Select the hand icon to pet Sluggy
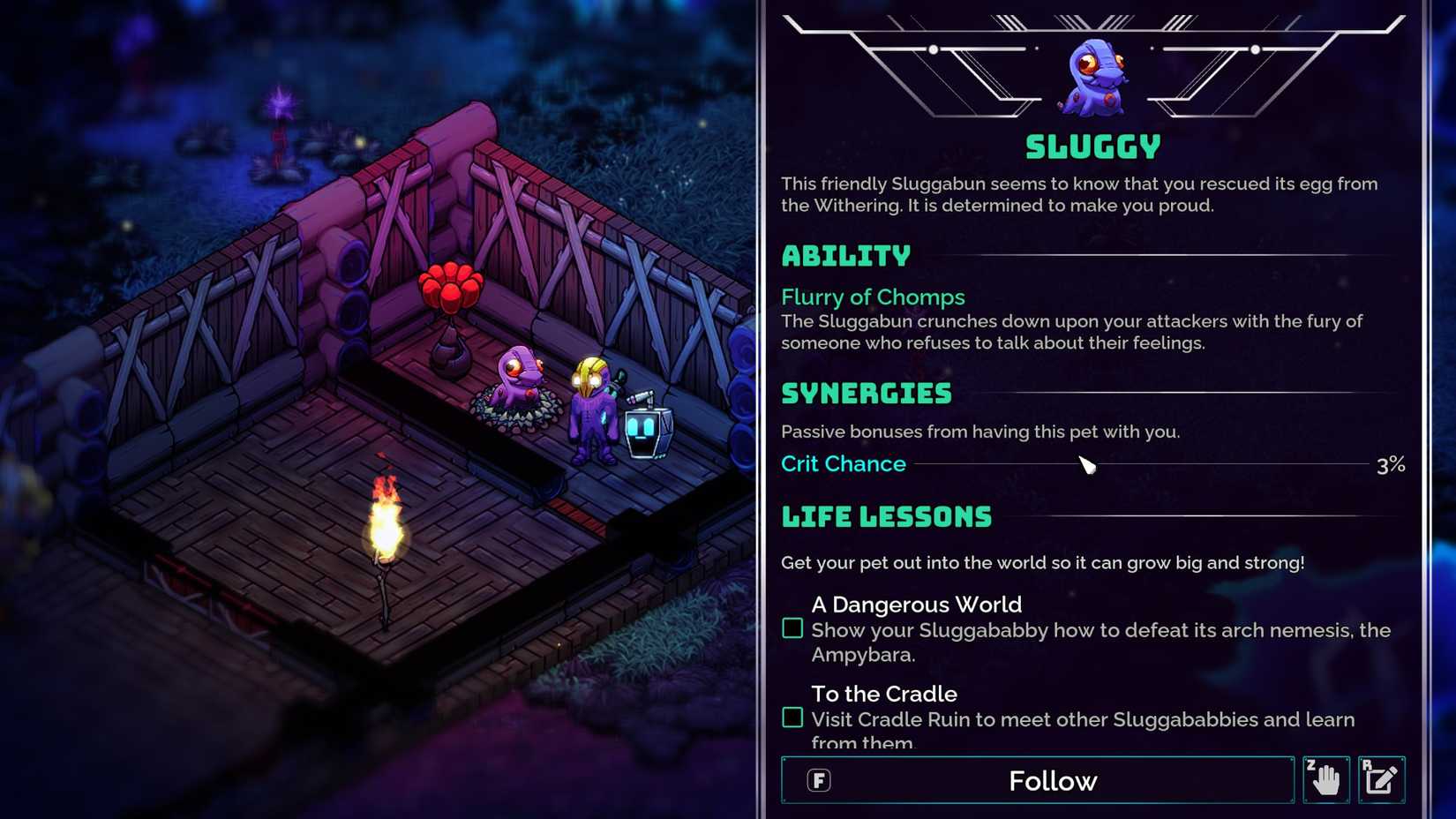The width and height of the screenshot is (1456, 819). pyautogui.click(x=1325, y=780)
